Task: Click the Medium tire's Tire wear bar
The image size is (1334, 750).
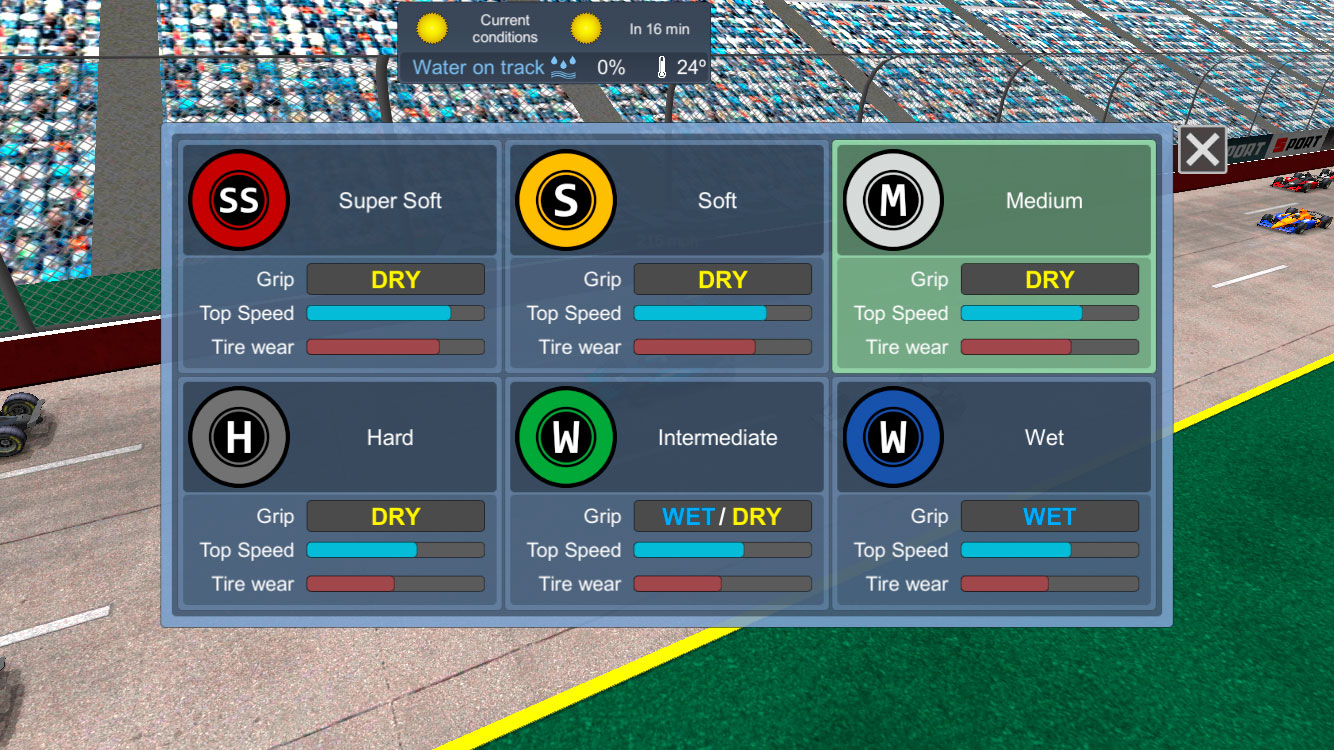Action: tap(1049, 347)
